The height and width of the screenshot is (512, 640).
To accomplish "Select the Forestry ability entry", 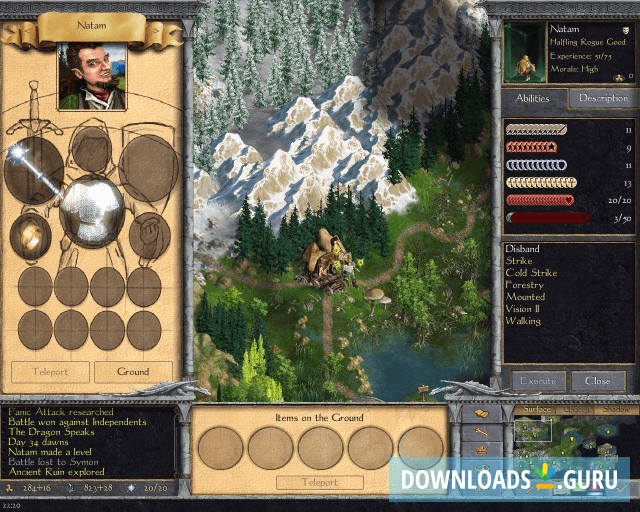I will click(525, 285).
